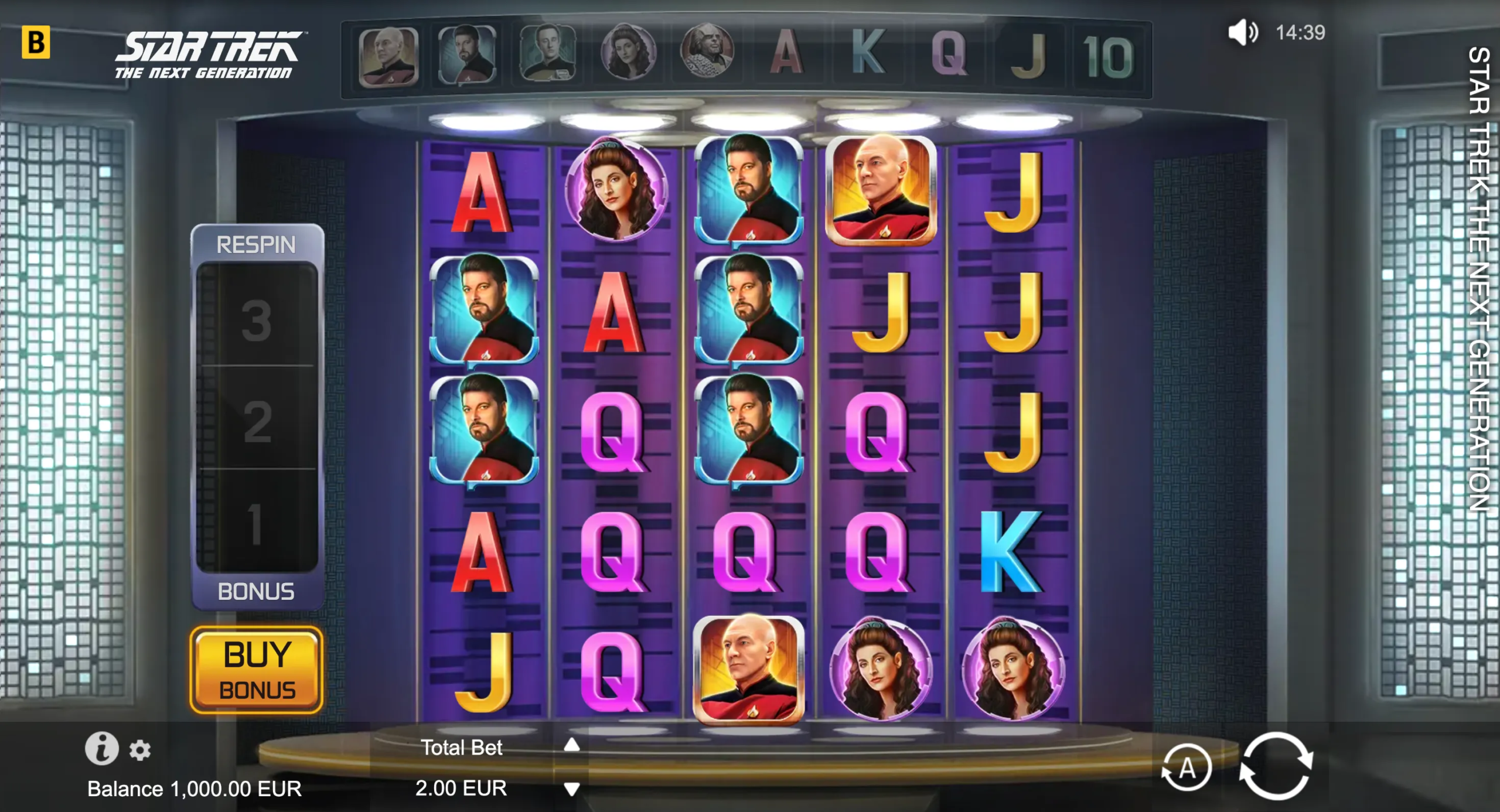Decrease the total bet with down arrow
The width and height of the screenshot is (1500, 812).
[x=572, y=789]
